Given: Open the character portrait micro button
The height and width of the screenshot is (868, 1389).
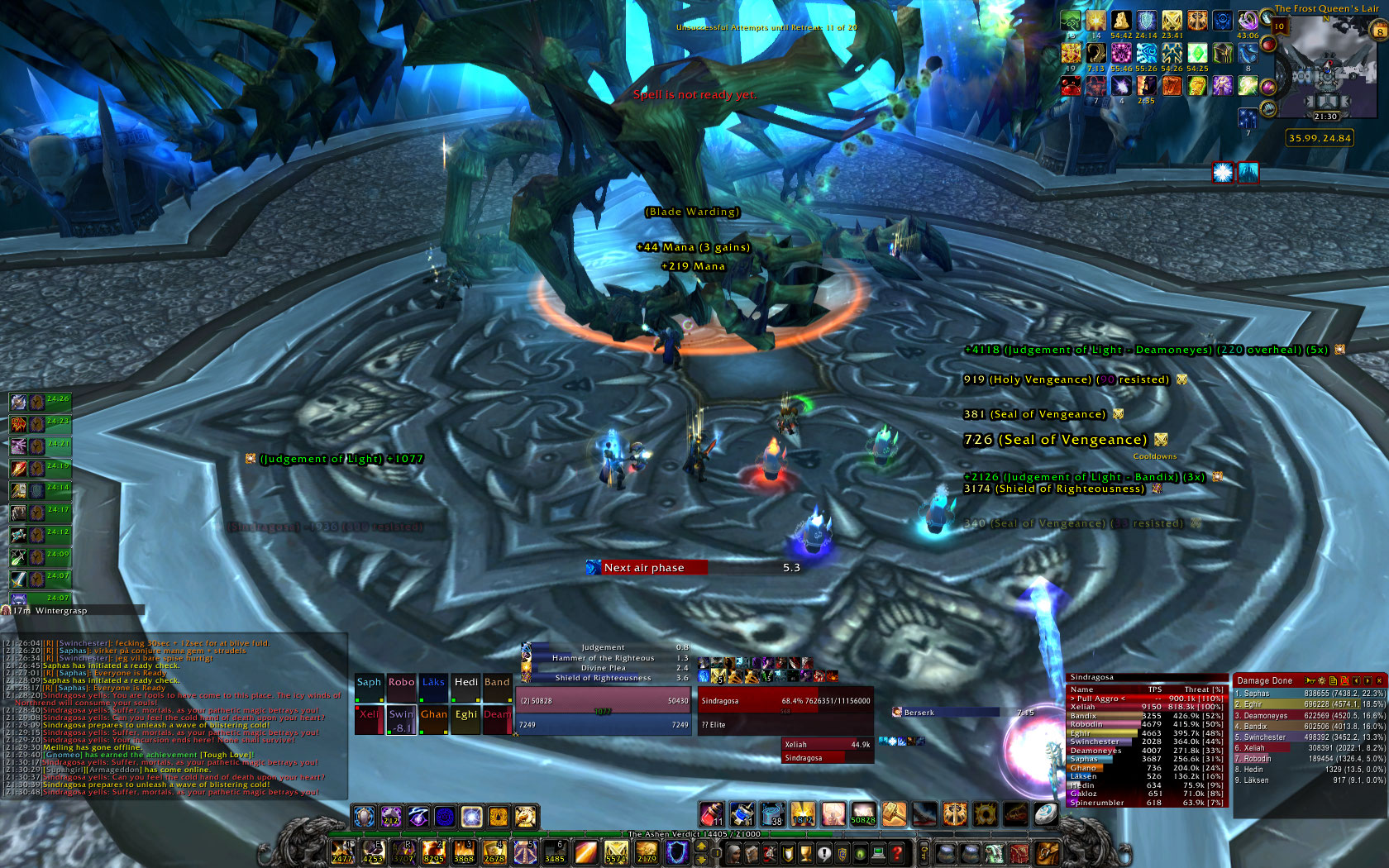Looking at the screenshot, I should tap(733, 853).
